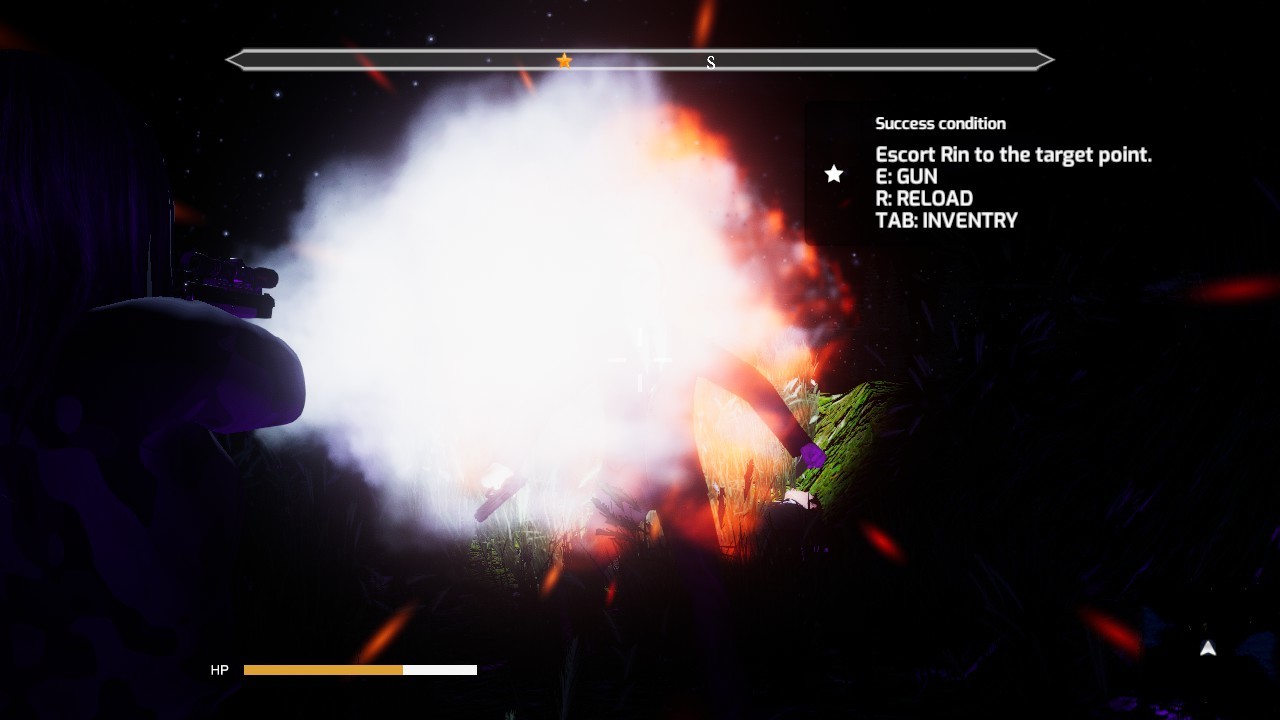Click the E: GUN key hint
The width and height of the screenshot is (1280, 720).
[906, 176]
